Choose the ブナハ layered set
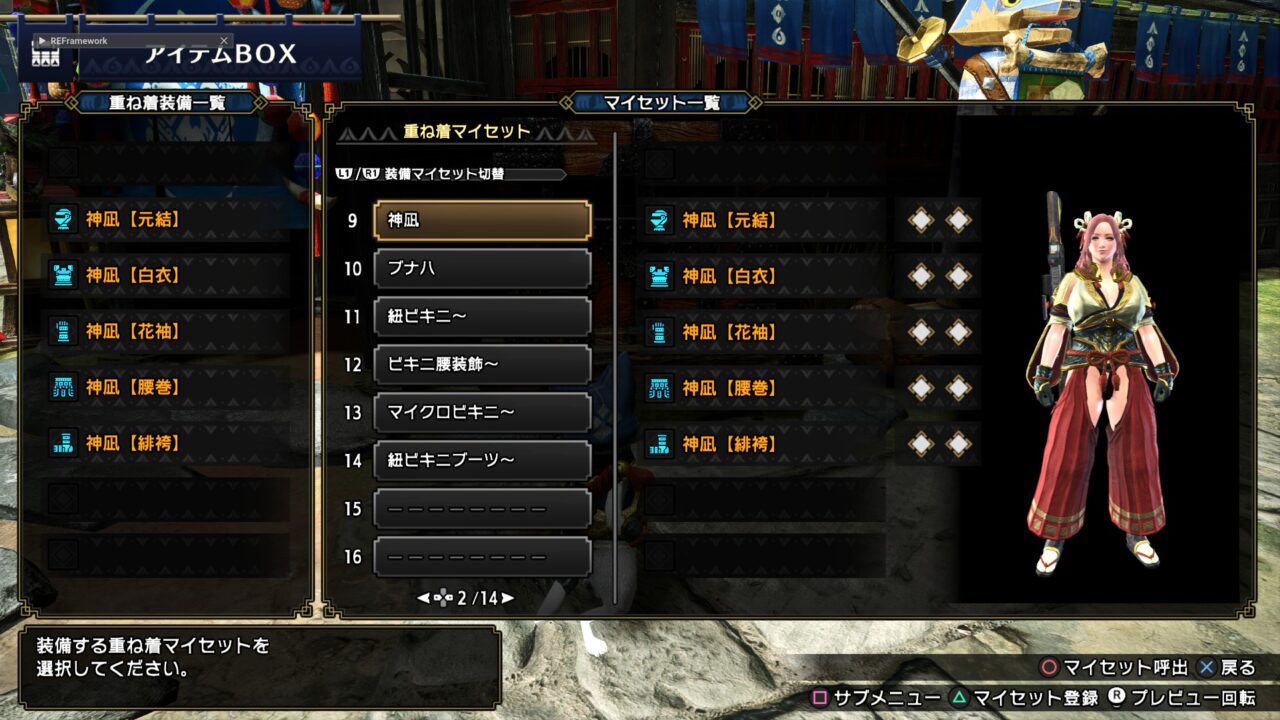This screenshot has height=720, width=1280. click(482, 269)
